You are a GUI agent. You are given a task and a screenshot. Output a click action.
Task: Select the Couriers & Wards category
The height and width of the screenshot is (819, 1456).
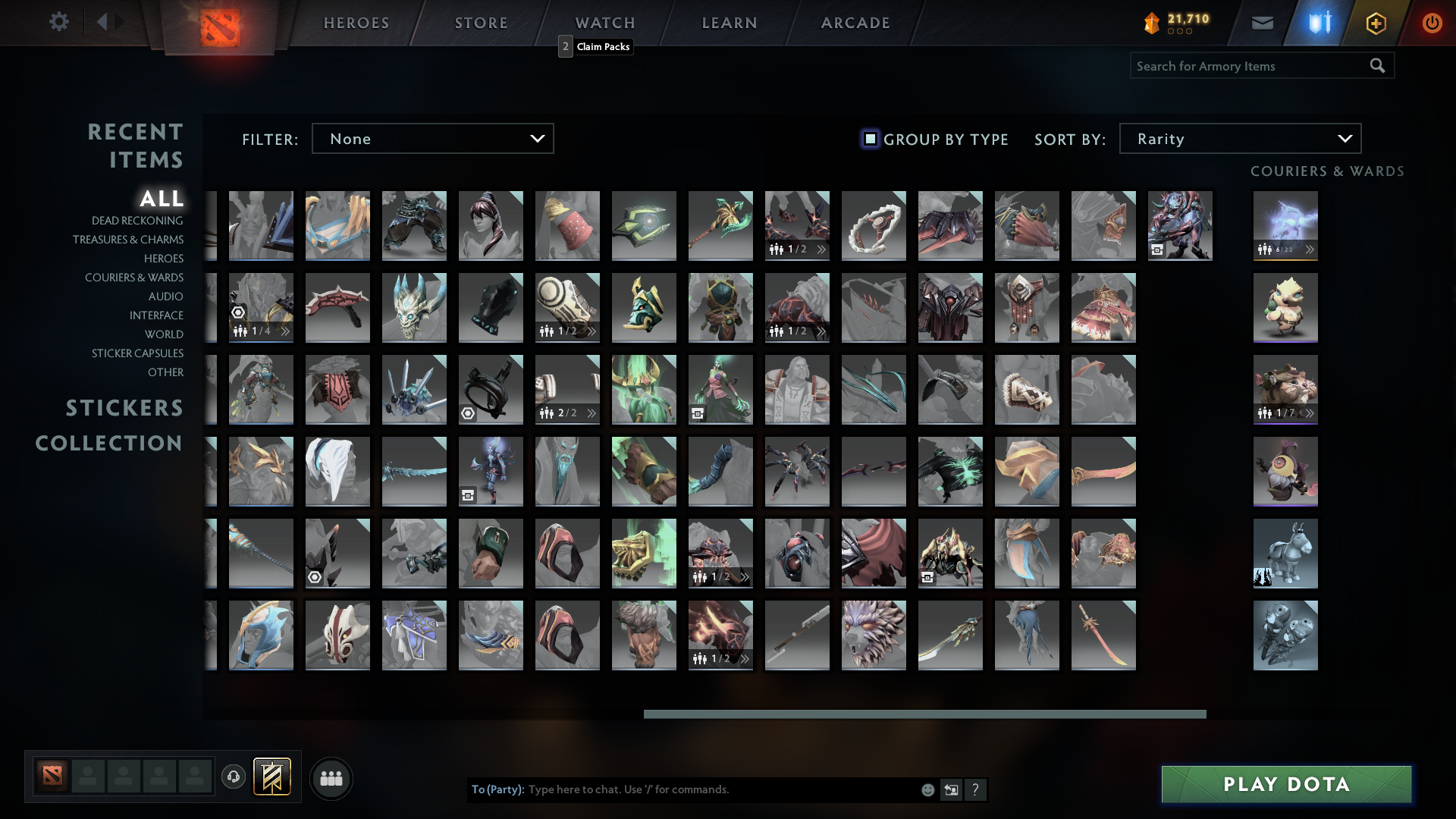click(134, 278)
